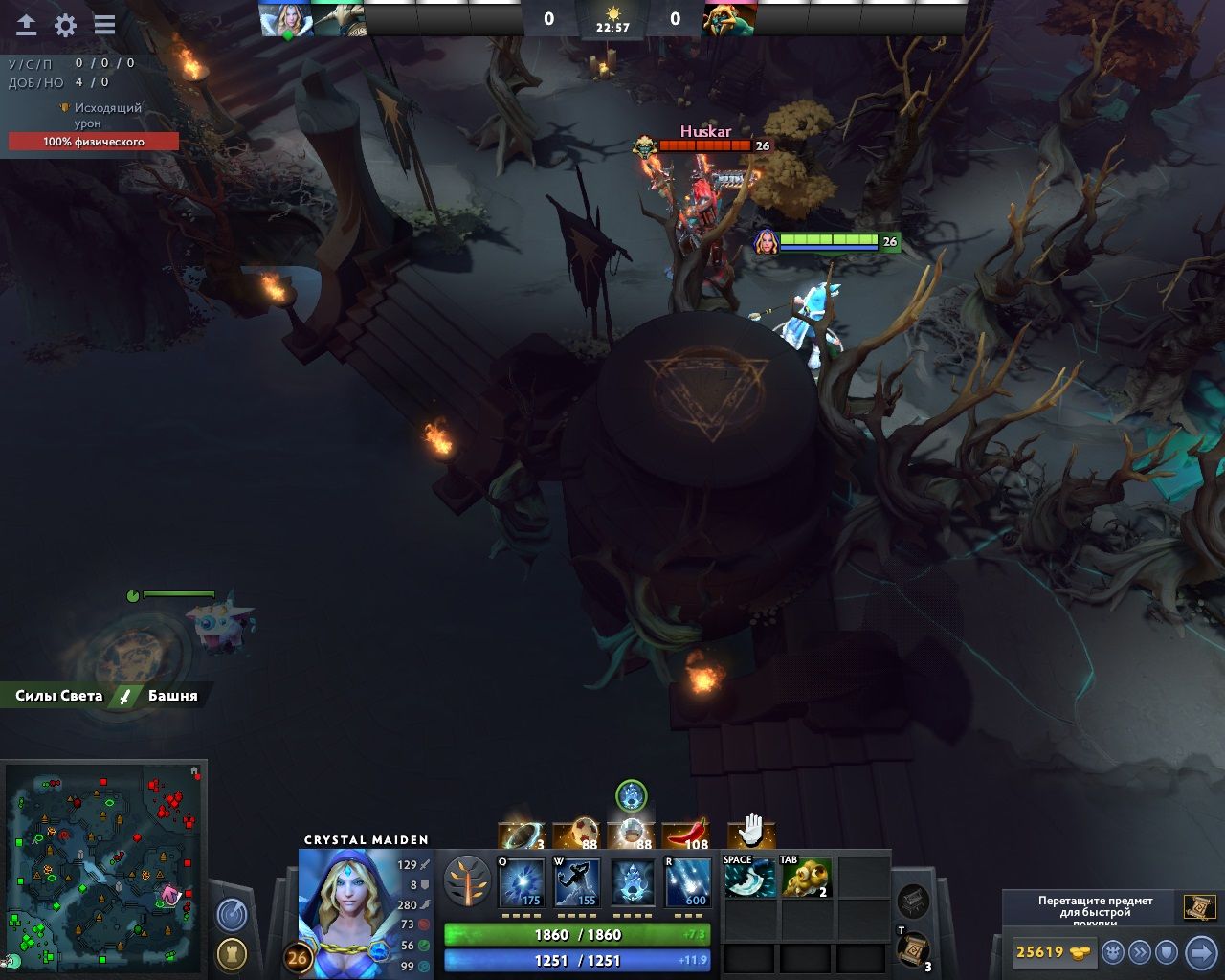Click the large right-arrow button beside the gold

coord(1200,952)
